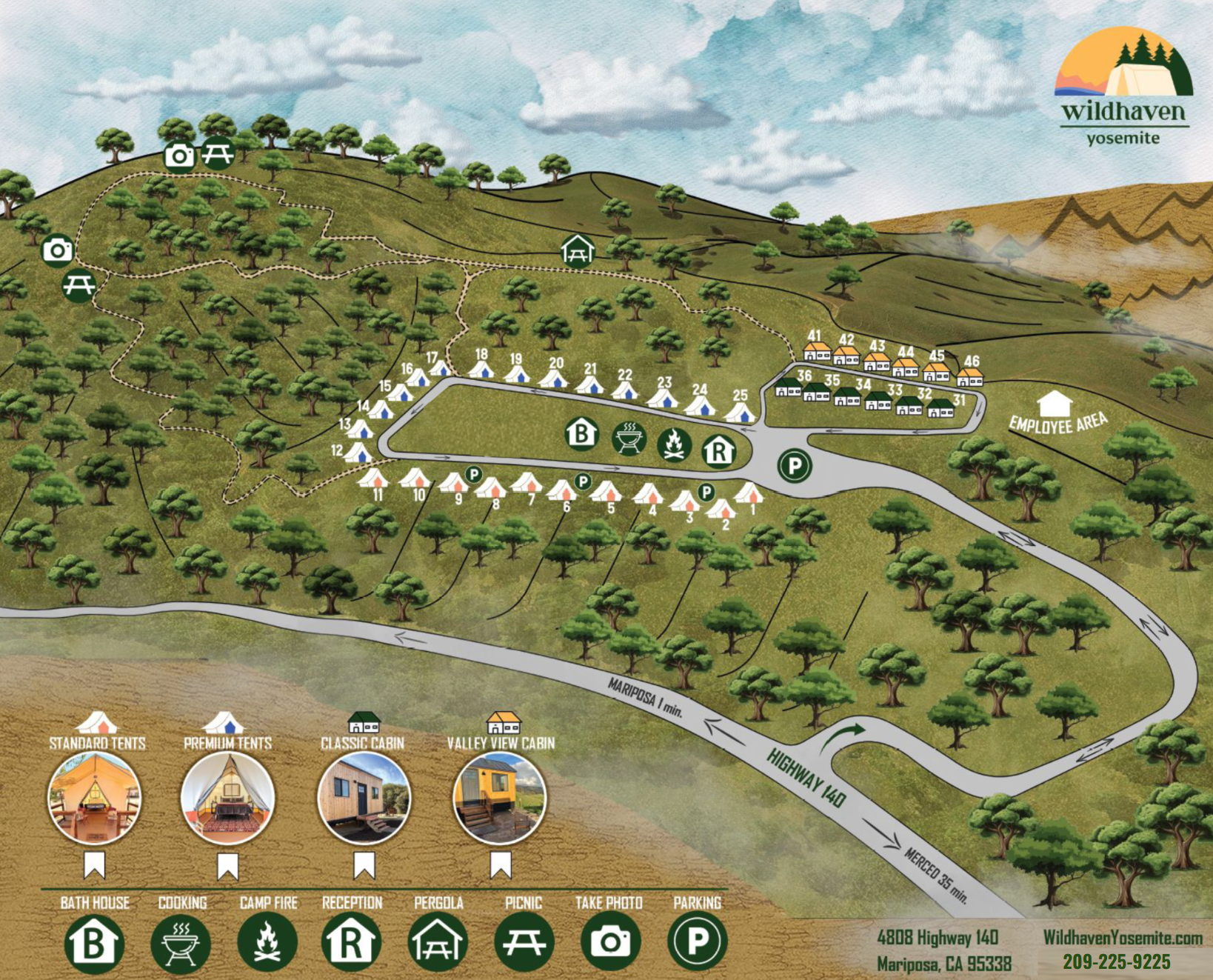The image size is (1213, 980).
Task: Click the bath house marker on the map
Action: (582, 433)
